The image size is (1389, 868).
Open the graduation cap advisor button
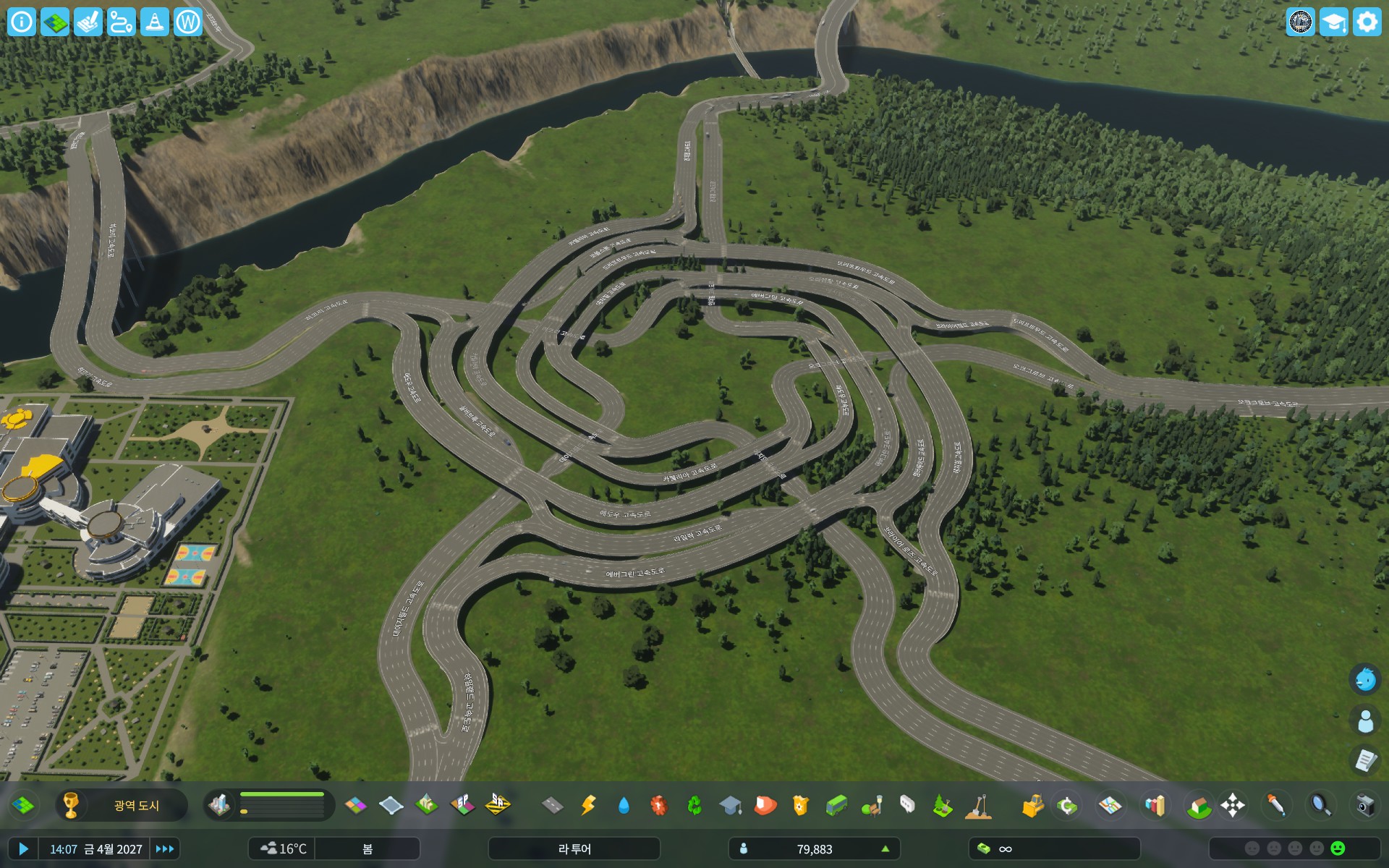pyautogui.click(x=1333, y=22)
